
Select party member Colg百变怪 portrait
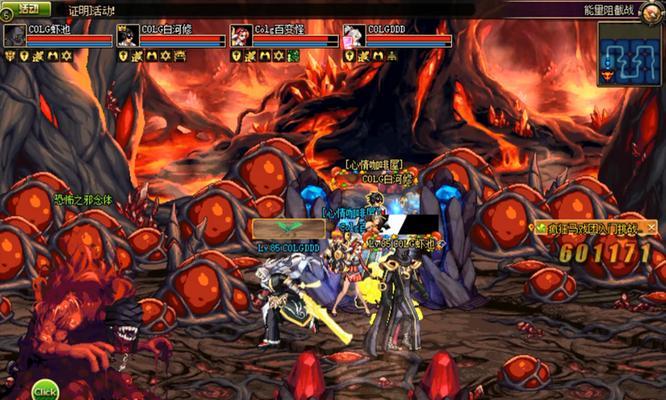240,36
